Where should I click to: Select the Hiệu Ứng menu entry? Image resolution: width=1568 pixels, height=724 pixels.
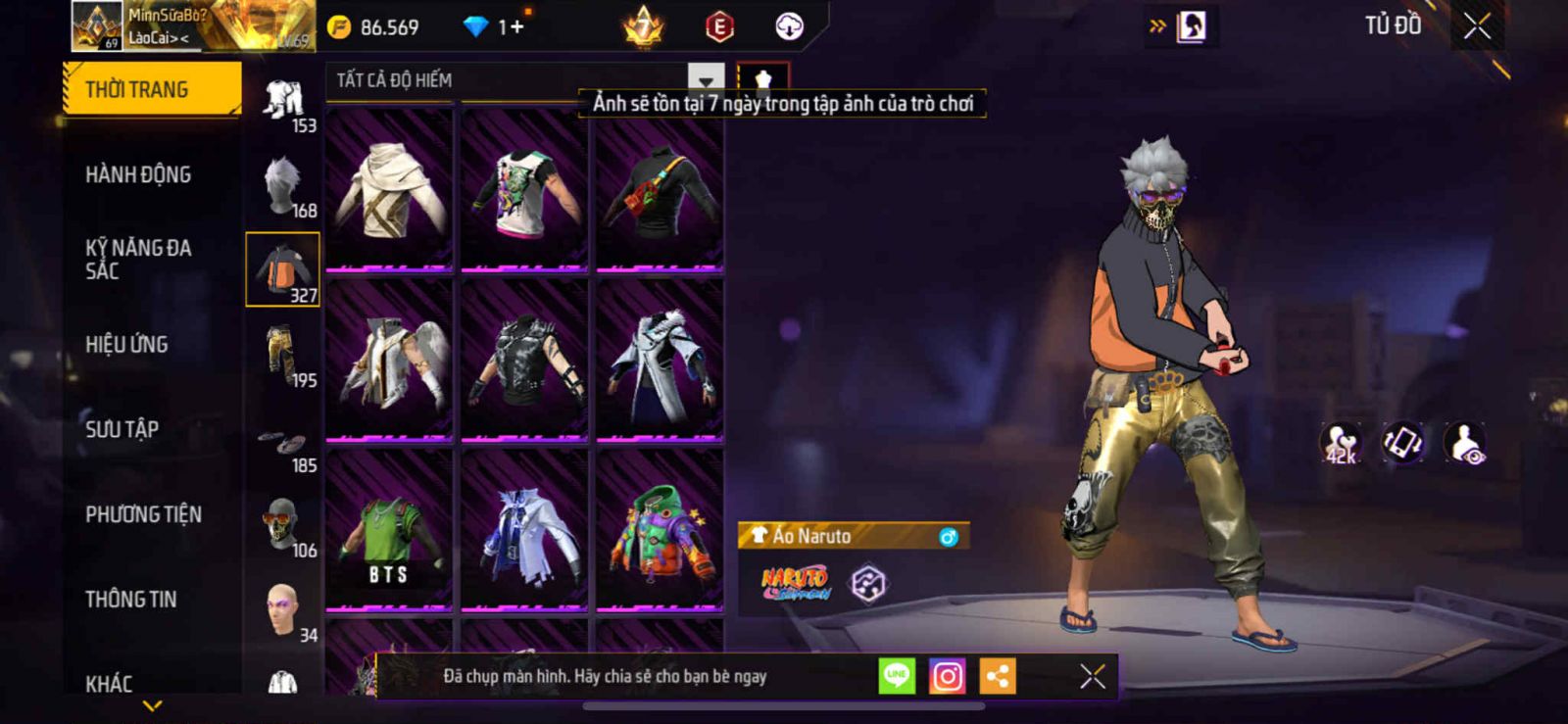pos(126,345)
